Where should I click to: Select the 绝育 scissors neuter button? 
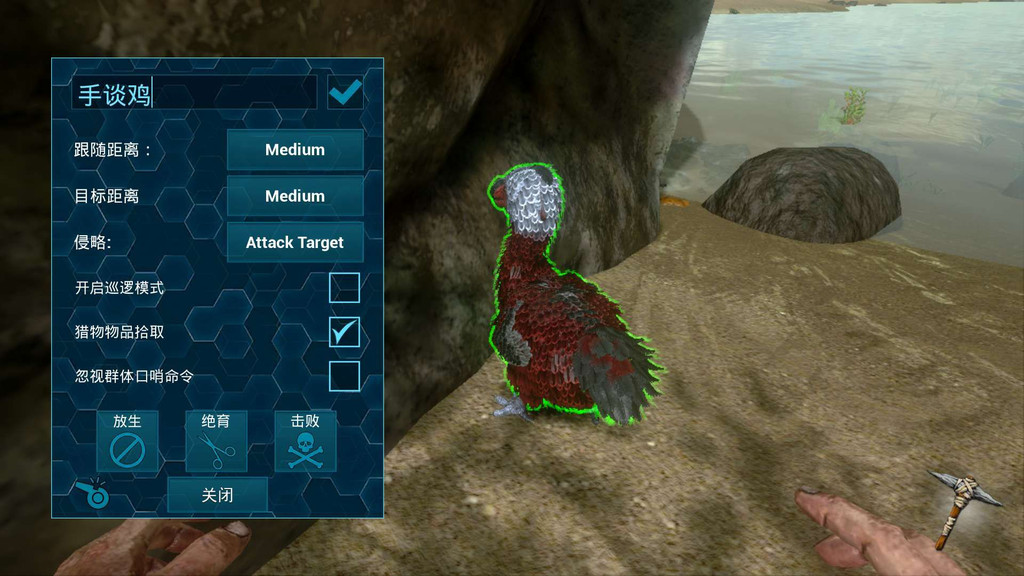216,441
